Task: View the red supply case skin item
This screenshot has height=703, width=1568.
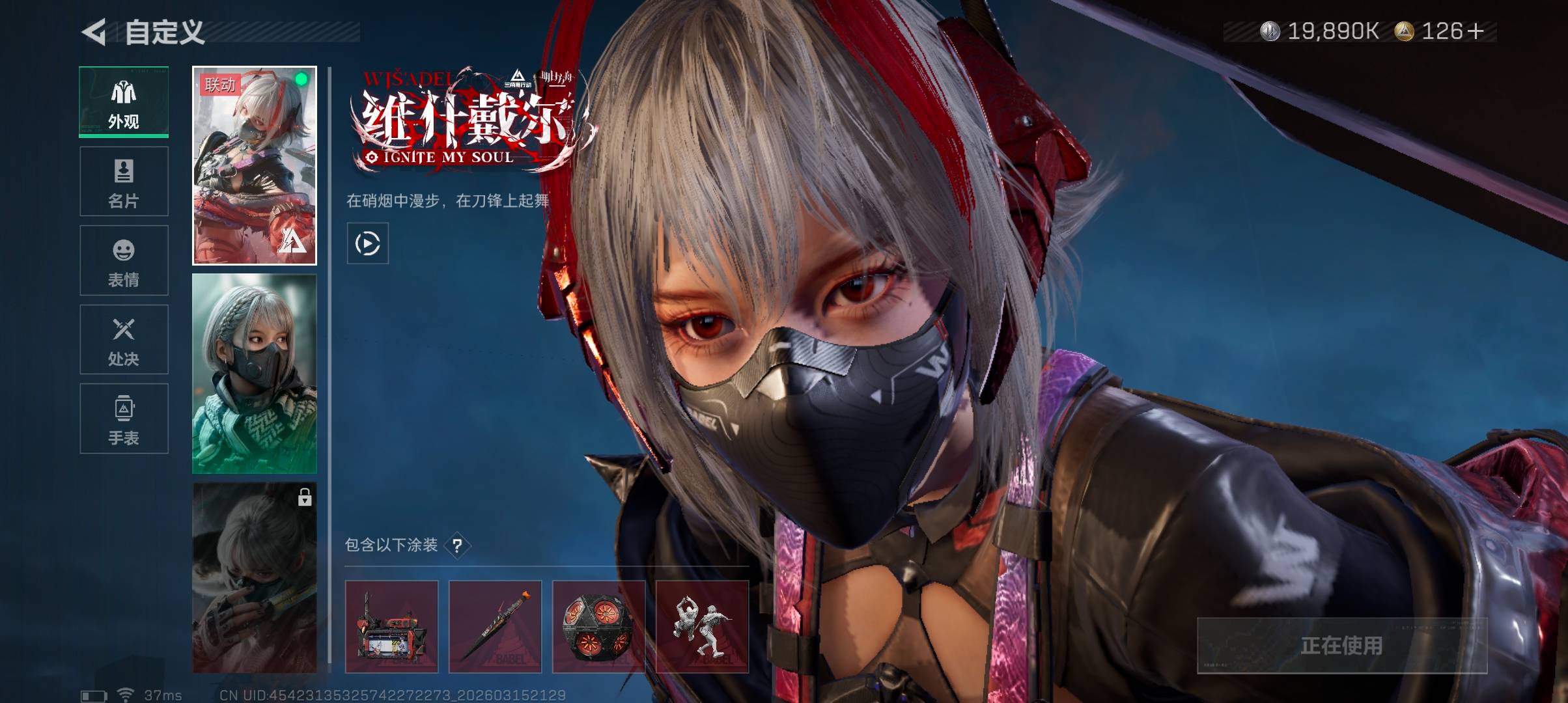Action: pyautogui.click(x=391, y=626)
